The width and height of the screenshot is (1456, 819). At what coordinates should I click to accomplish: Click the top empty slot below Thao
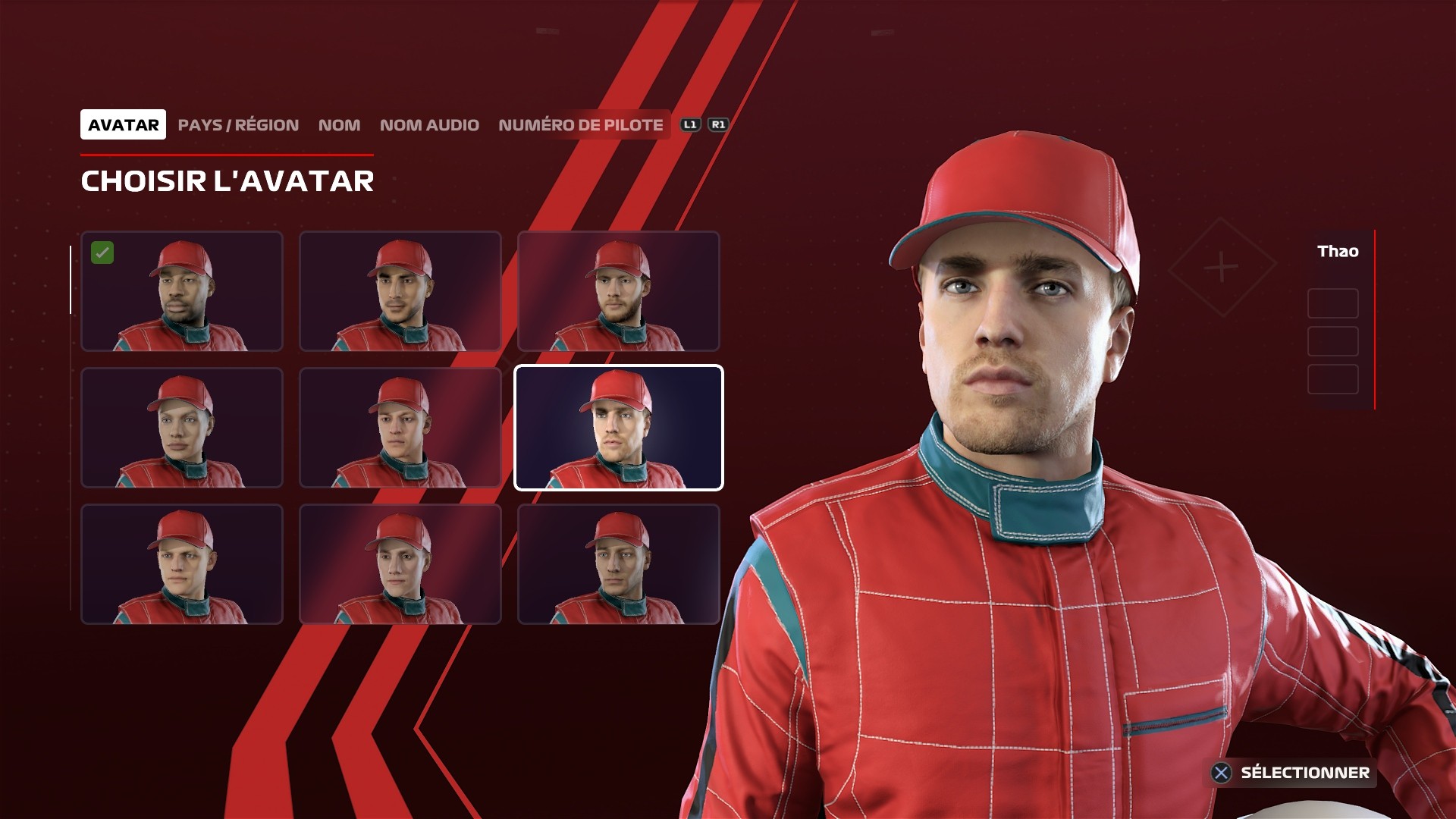click(x=1332, y=303)
